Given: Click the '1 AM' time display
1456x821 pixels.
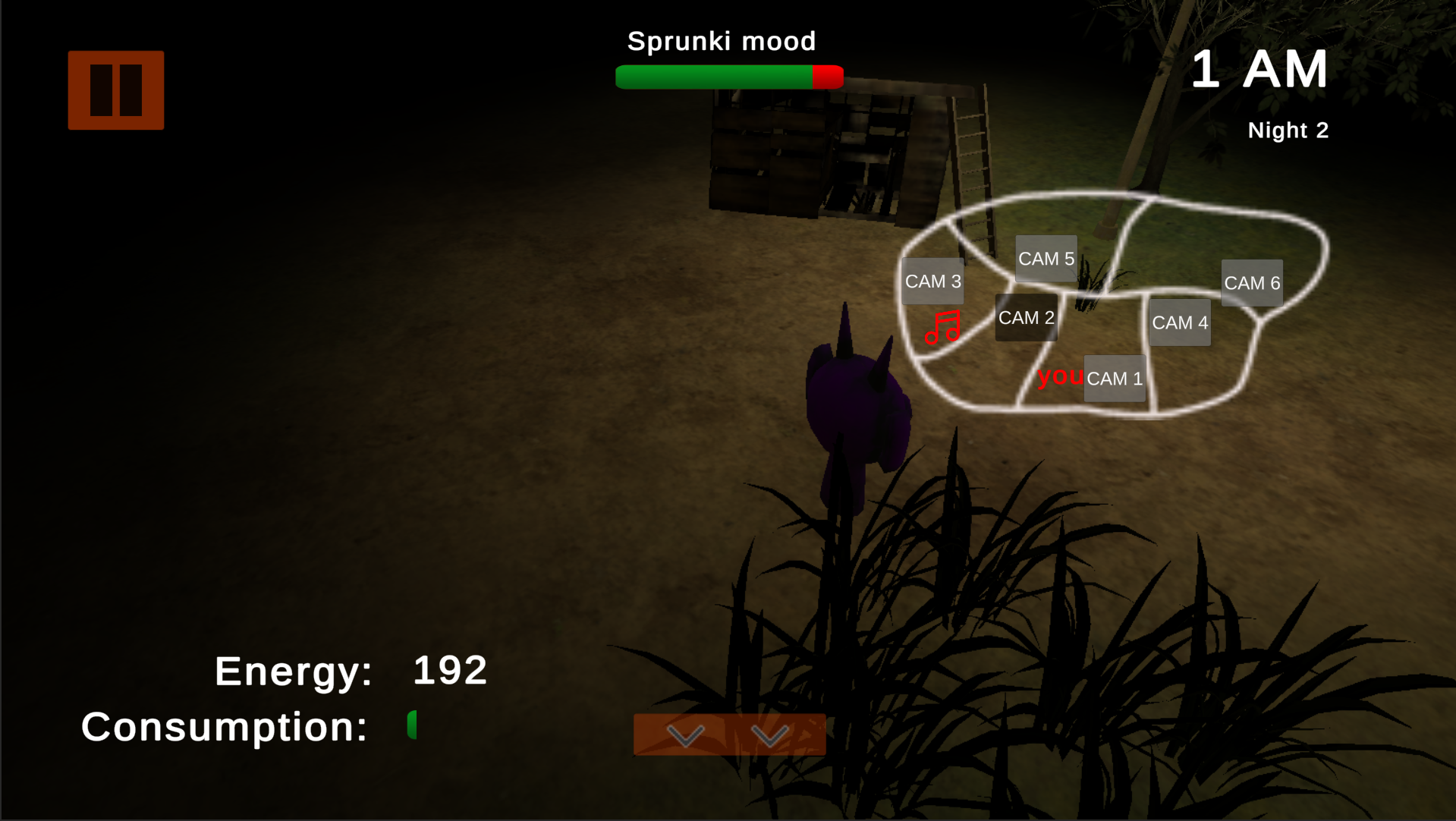Looking at the screenshot, I should (x=1260, y=68).
